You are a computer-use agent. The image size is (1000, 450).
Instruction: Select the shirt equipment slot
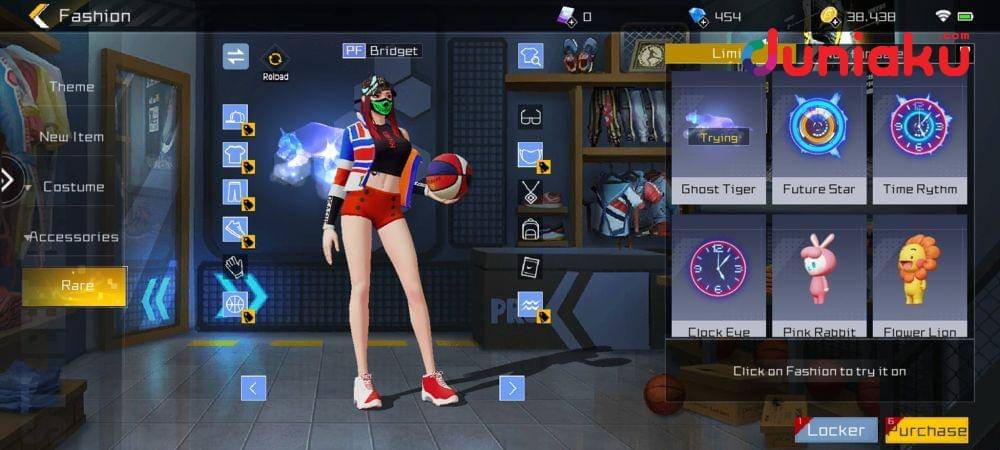point(235,155)
